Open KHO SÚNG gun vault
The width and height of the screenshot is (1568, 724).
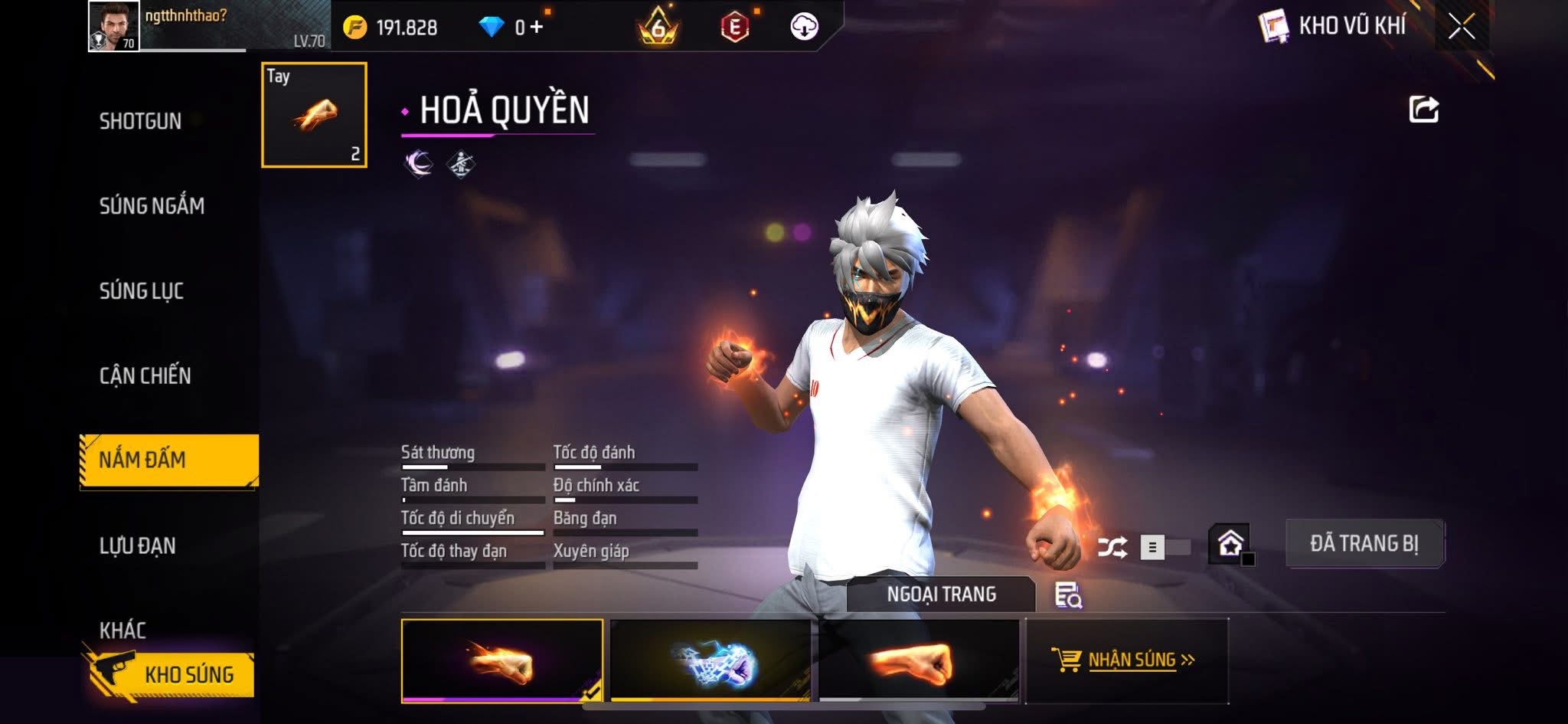pos(175,674)
